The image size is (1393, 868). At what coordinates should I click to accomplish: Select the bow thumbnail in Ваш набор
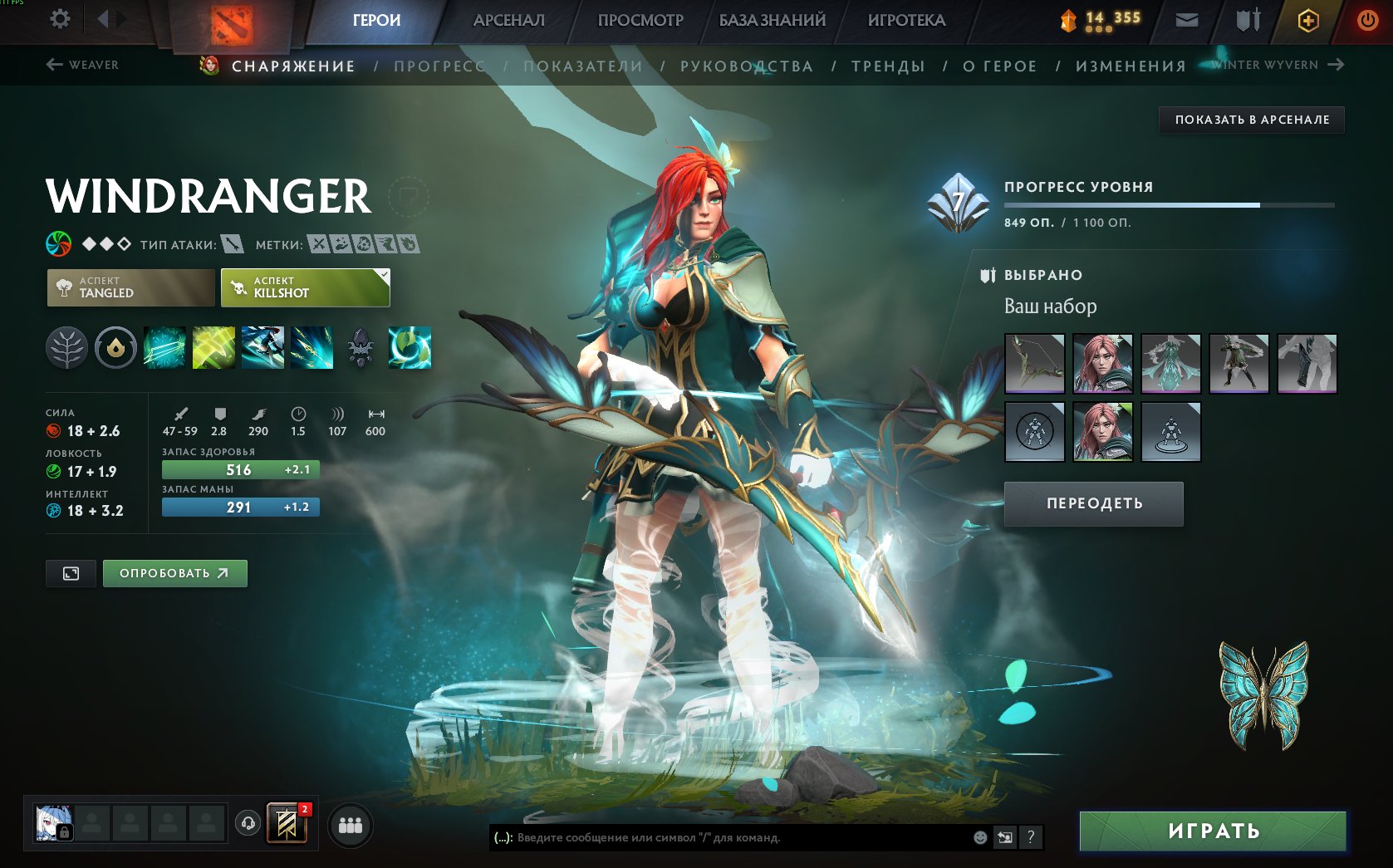pyautogui.click(x=1034, y=364)
